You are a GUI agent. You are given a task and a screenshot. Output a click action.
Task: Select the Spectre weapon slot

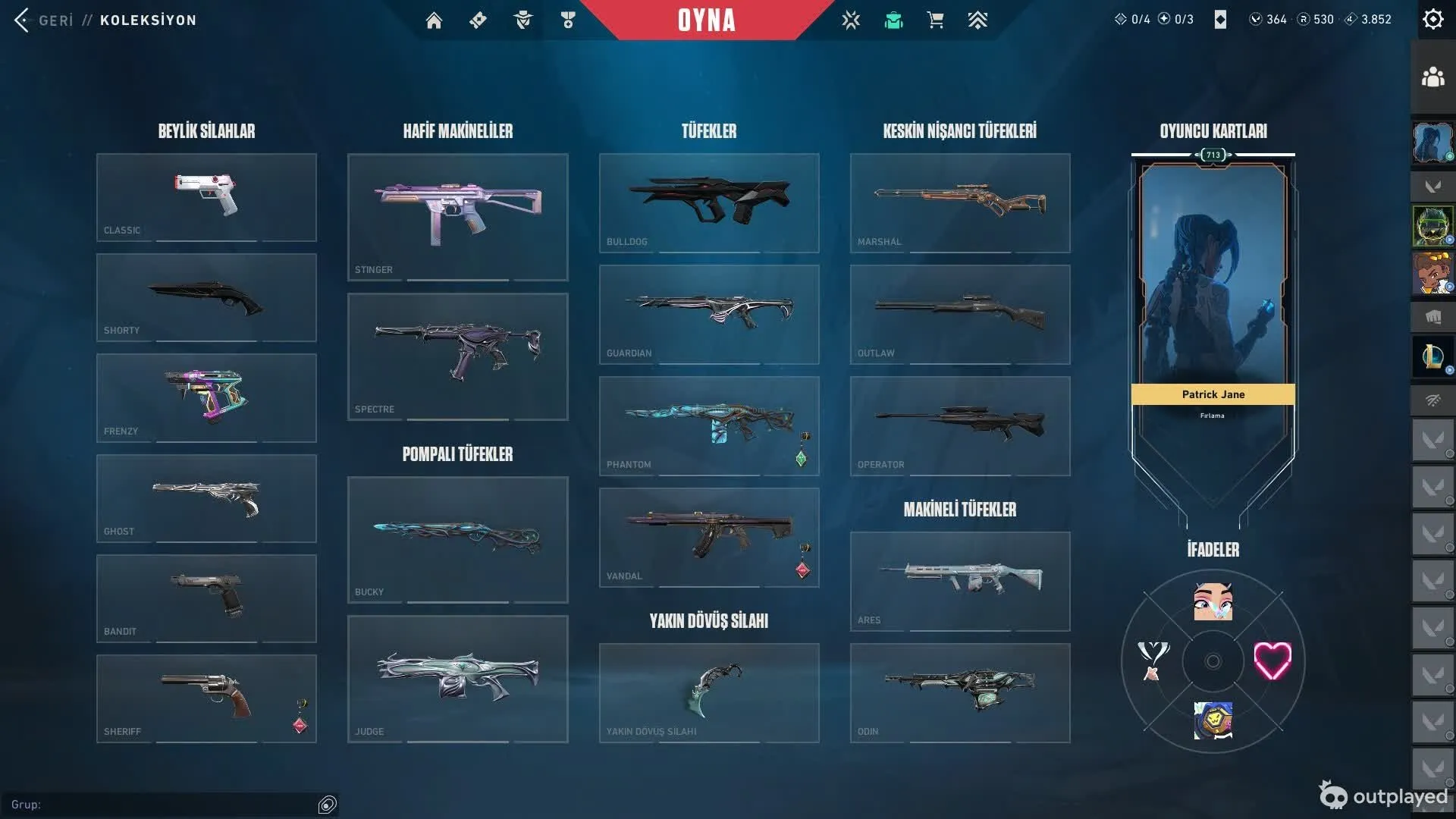[457, 356]
